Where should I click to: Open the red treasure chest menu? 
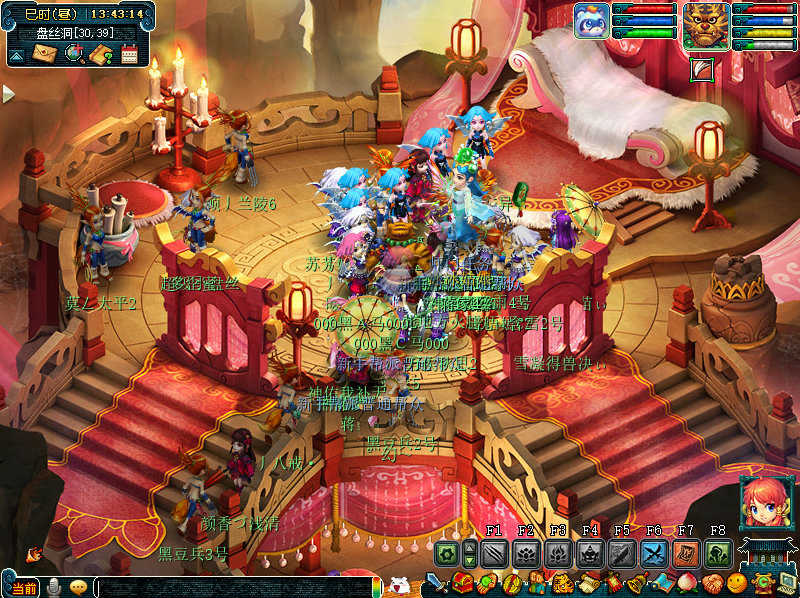(x=463, y=583)
